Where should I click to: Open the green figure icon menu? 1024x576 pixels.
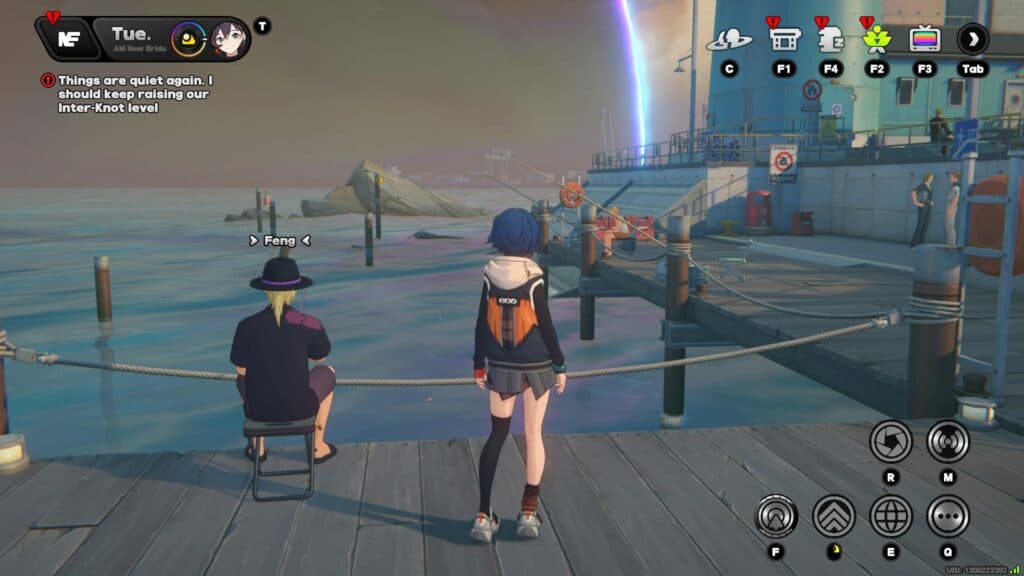pyautogui.click(x=877, y=40)
